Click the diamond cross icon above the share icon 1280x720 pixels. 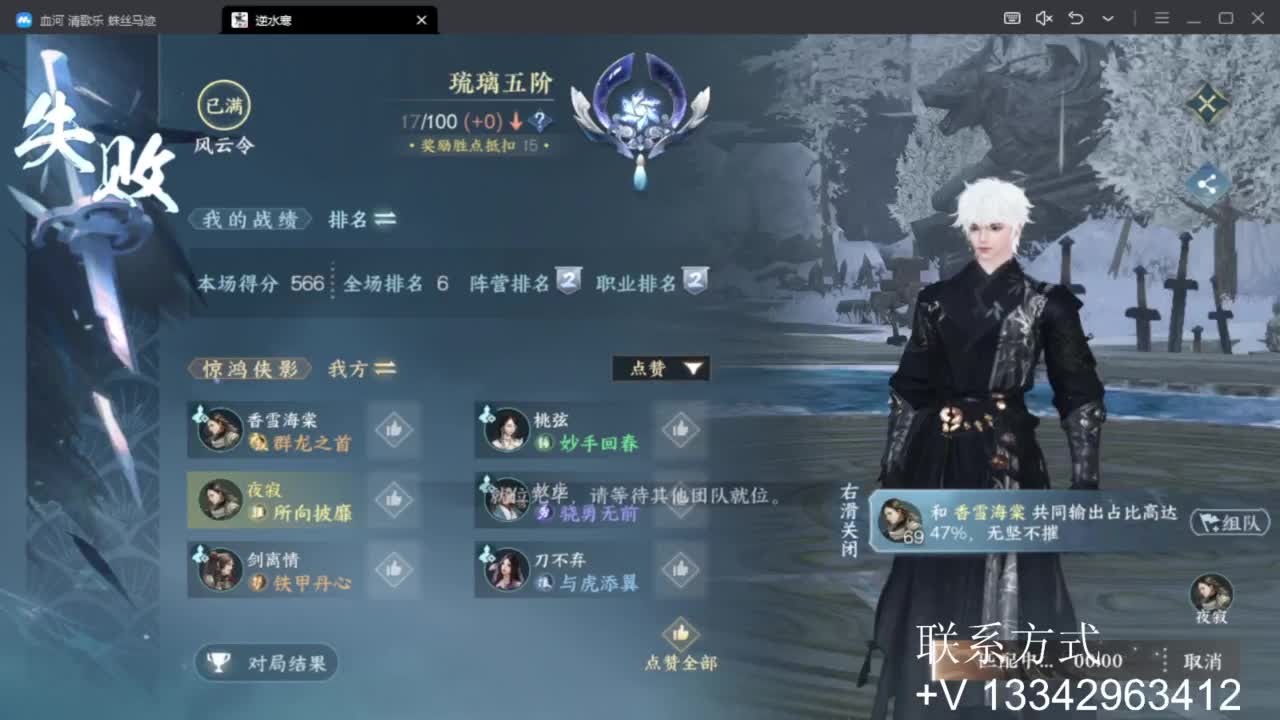click(1207, 103)
